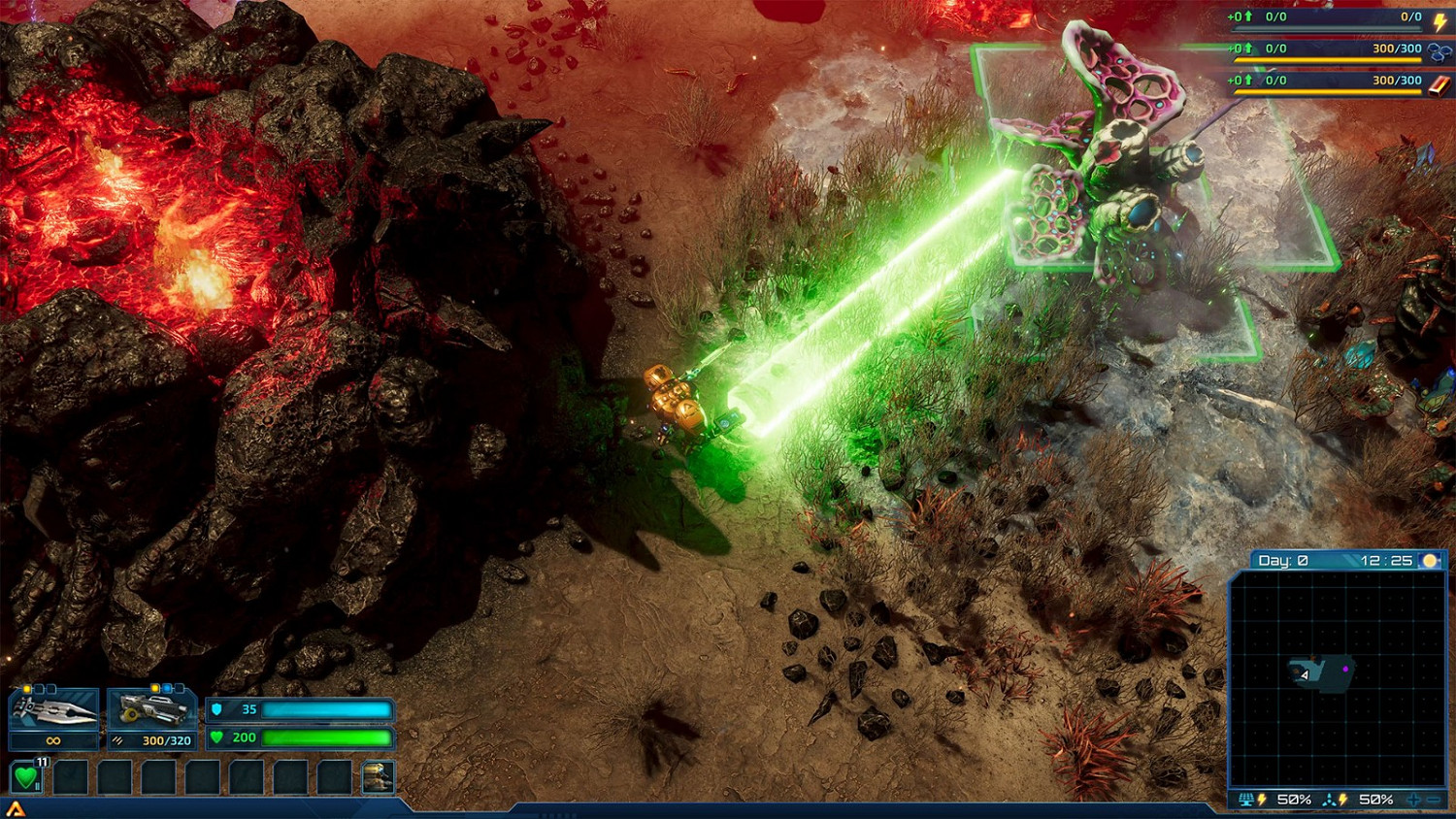Select the rifle weapon slot
Image resolution: width=1456 pixels, height=819 pixels.
pyautogui.click(x=152, y=711)
